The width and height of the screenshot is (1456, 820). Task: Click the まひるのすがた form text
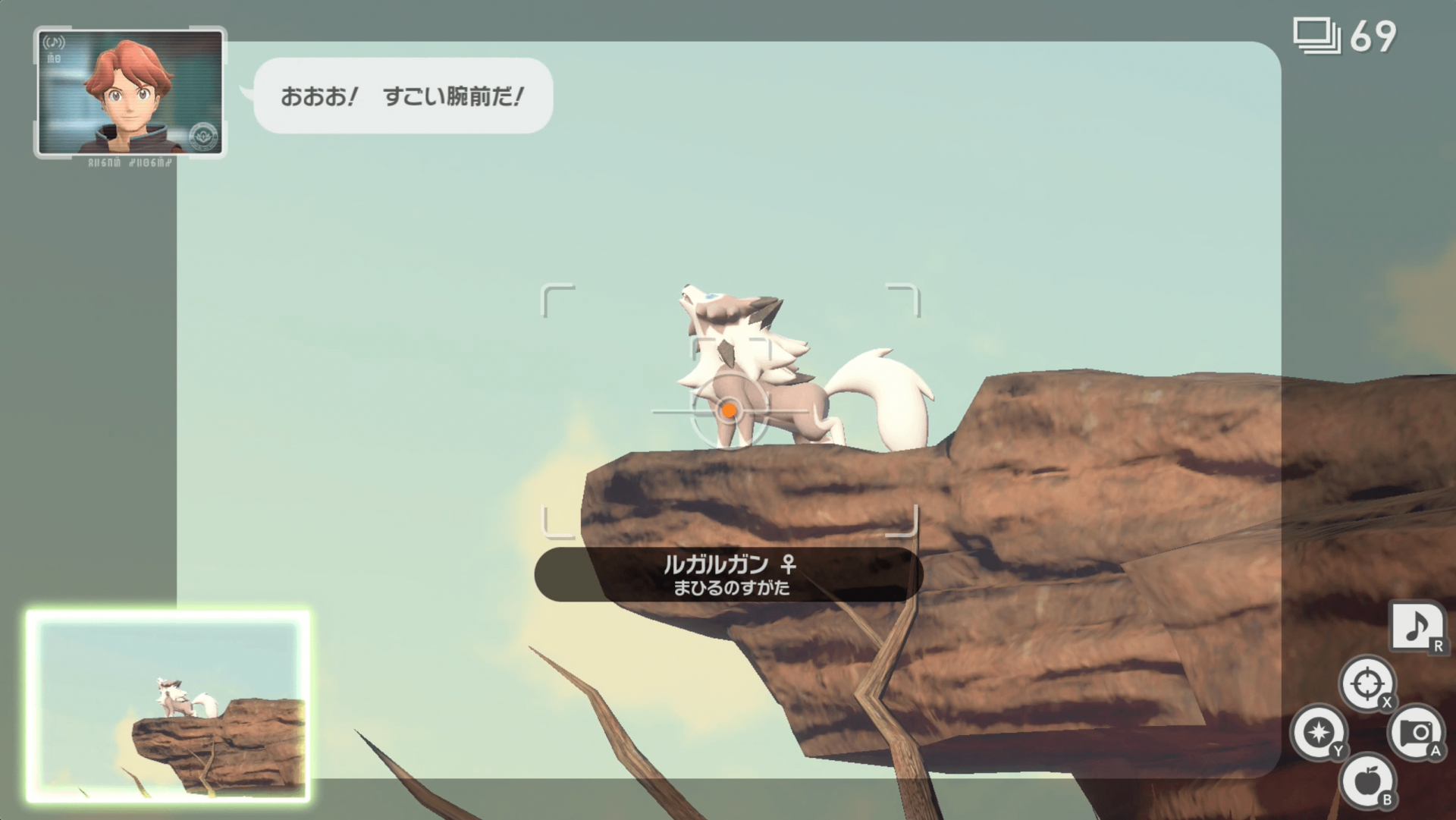click(x=730, y=586)
